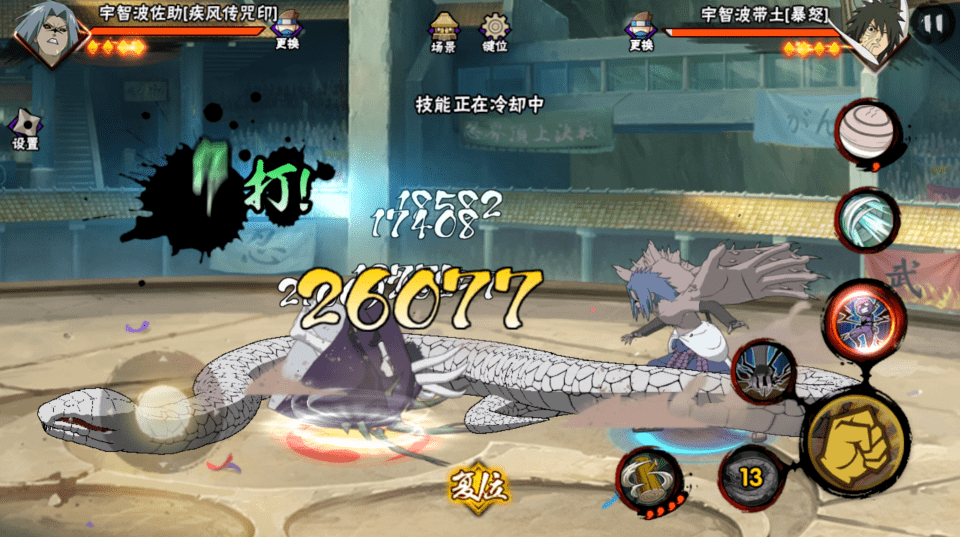The image size is (960, 537).
Task: Open the 场景 scene selector
Action: pos(443,31)
